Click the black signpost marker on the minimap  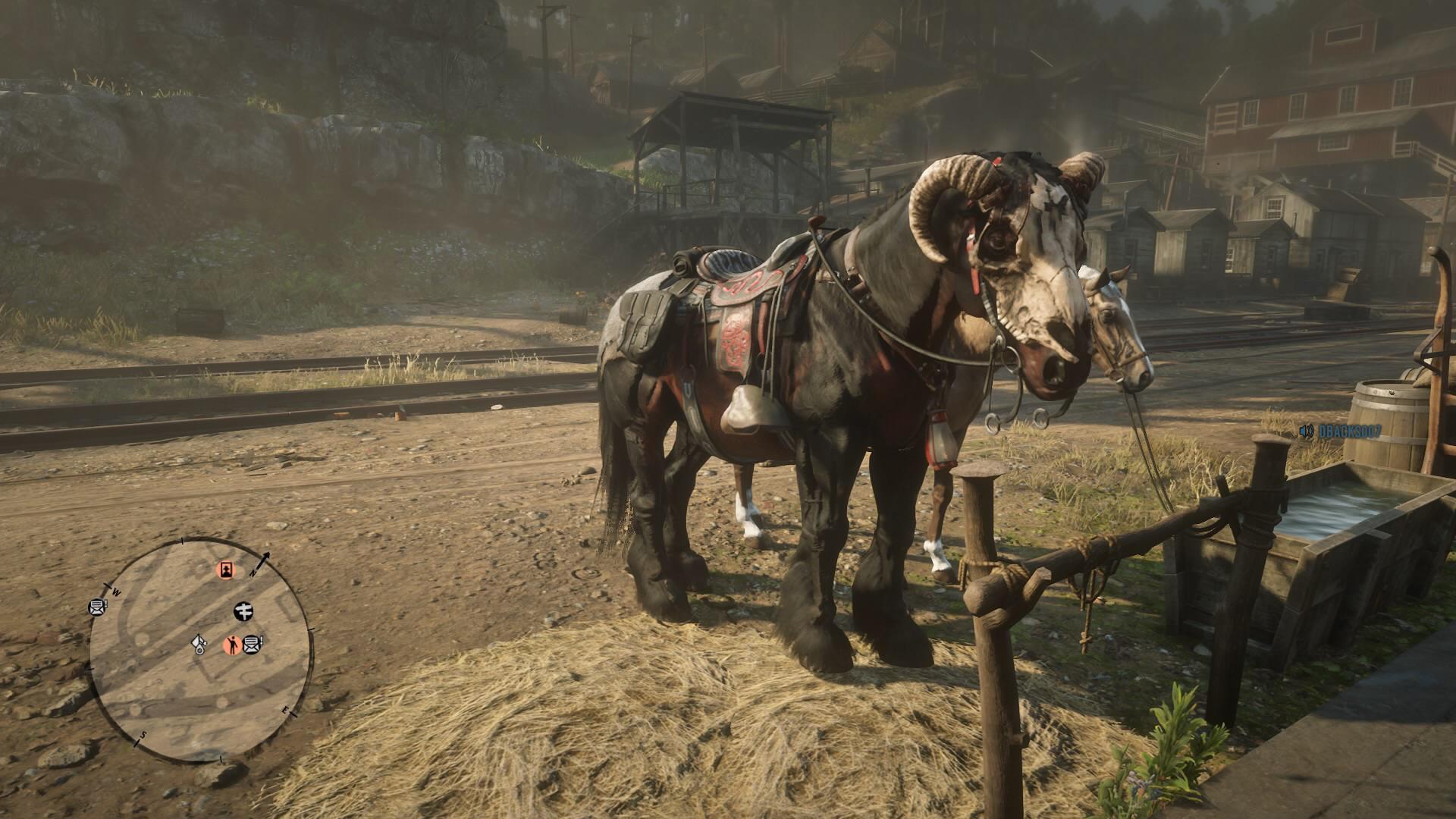click(244, 611)
